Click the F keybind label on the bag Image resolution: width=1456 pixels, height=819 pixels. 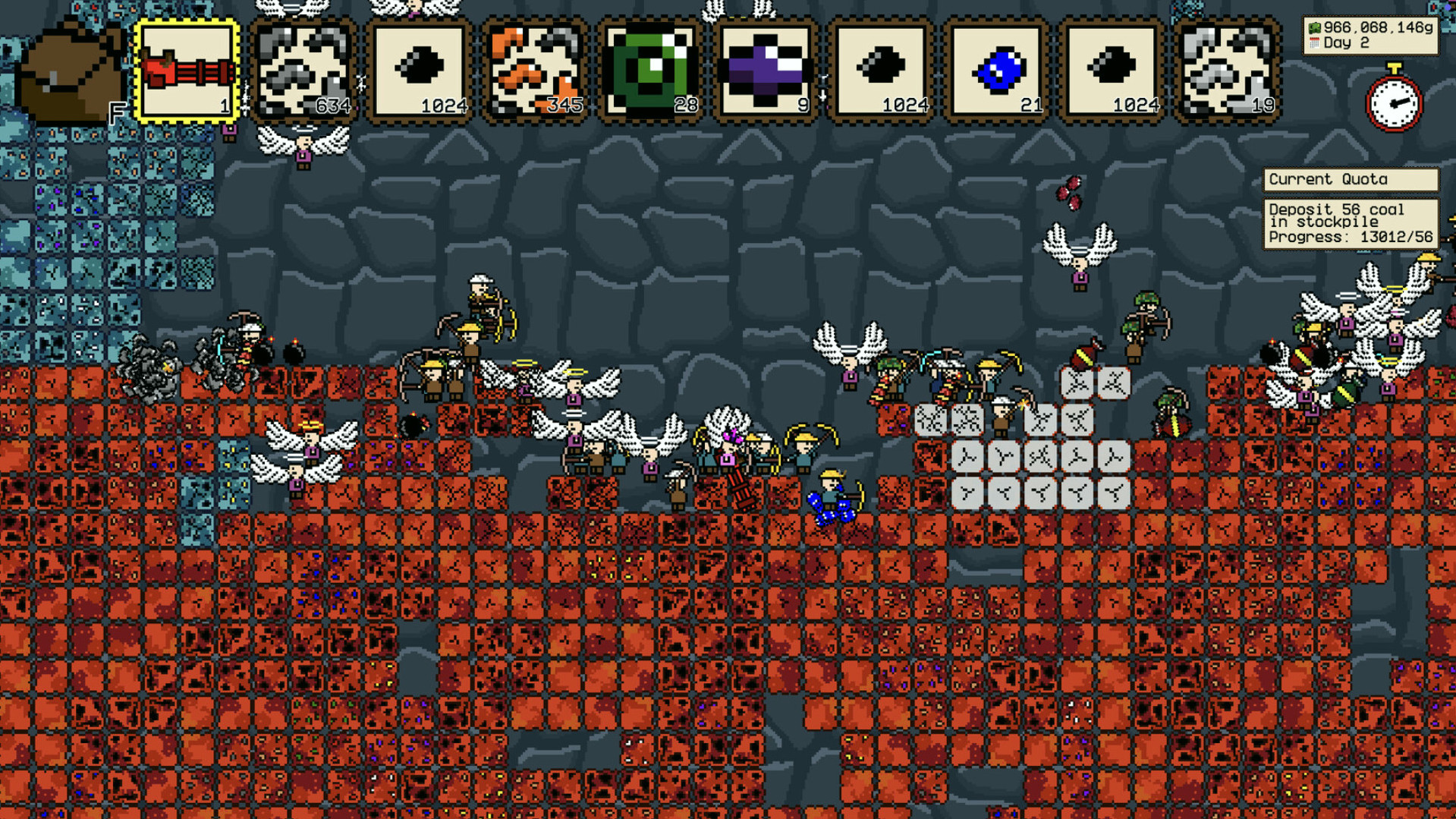[118, 112]
